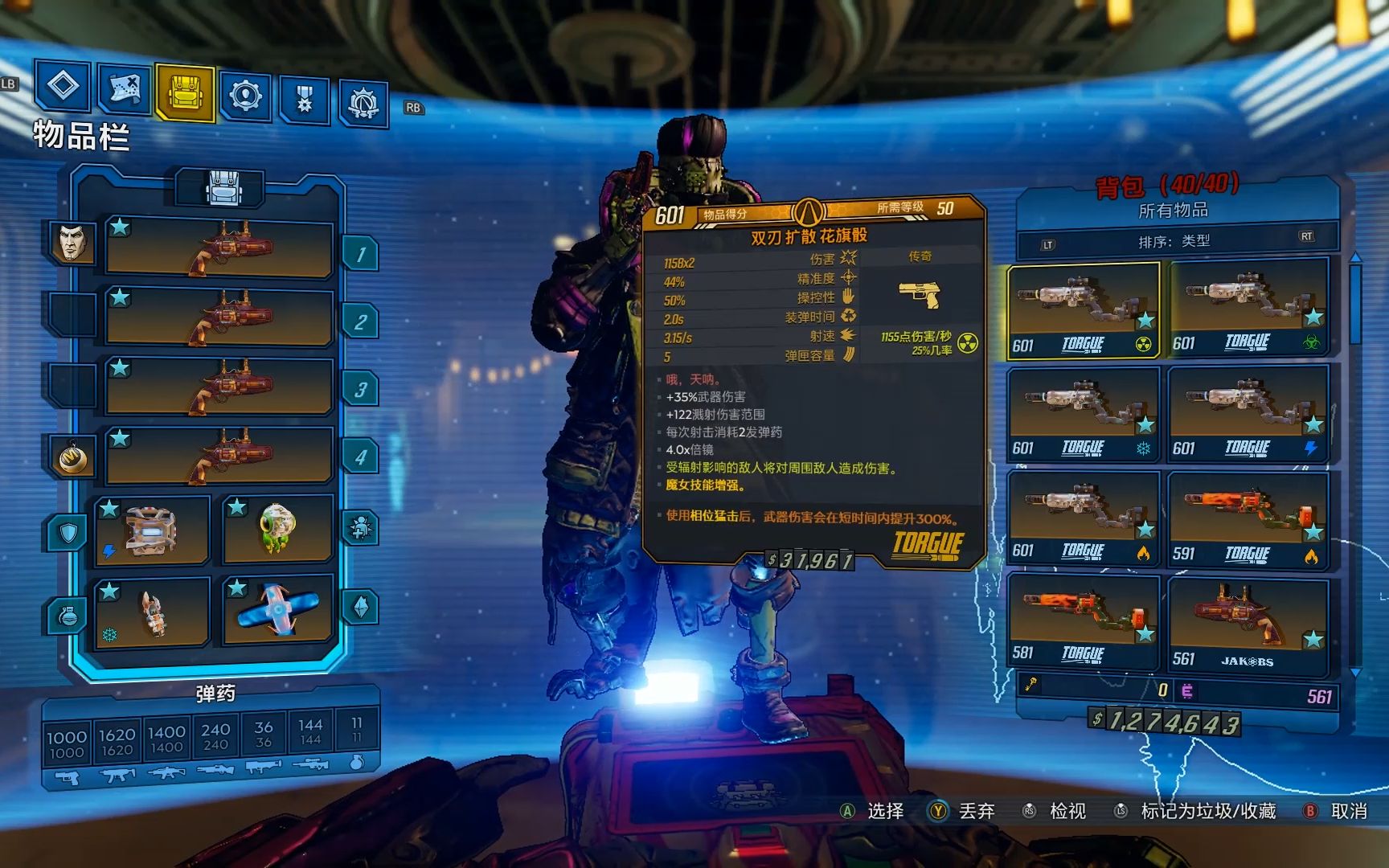Screen dimensions: 1389x868
Task: Open the skills tab
Action: coord(244,96)
